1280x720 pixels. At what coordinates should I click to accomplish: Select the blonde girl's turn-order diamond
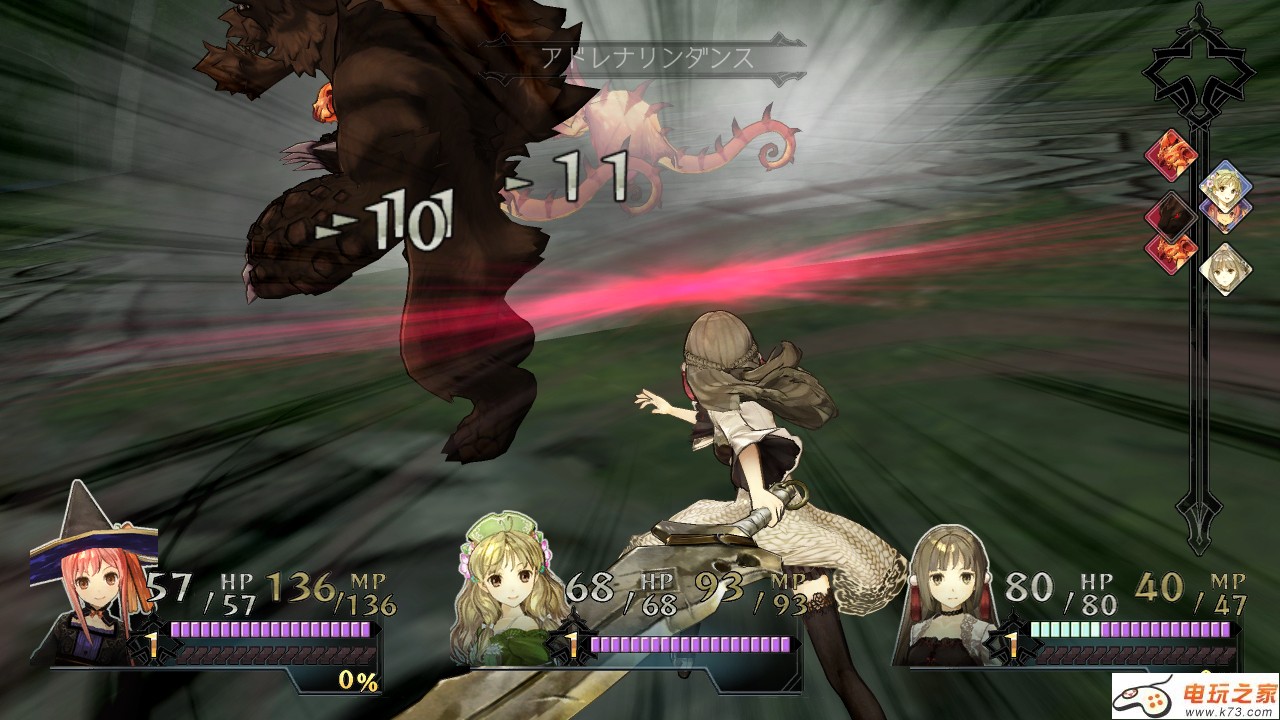coord(1221,183)
